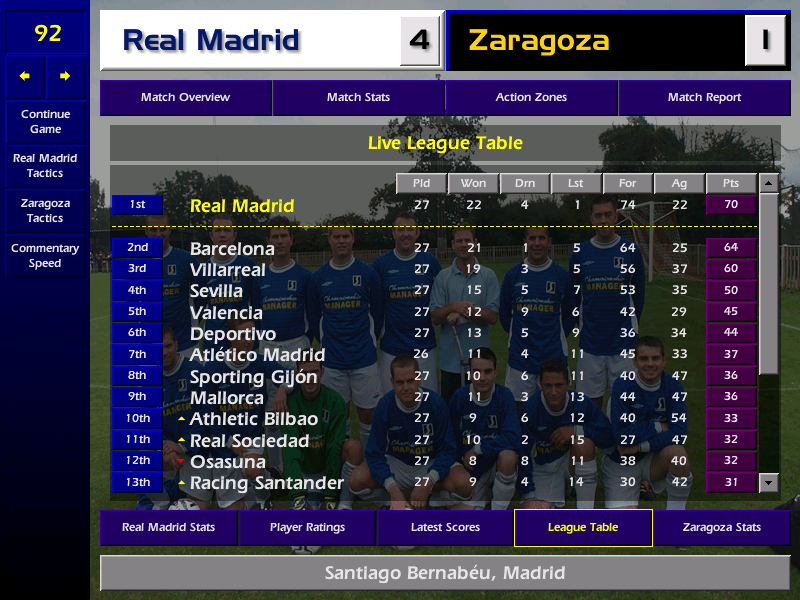The width and height of the screenshot is (800, 600).
Task: Open Zaragoza Tactics
Action: [x=45, y=210]
